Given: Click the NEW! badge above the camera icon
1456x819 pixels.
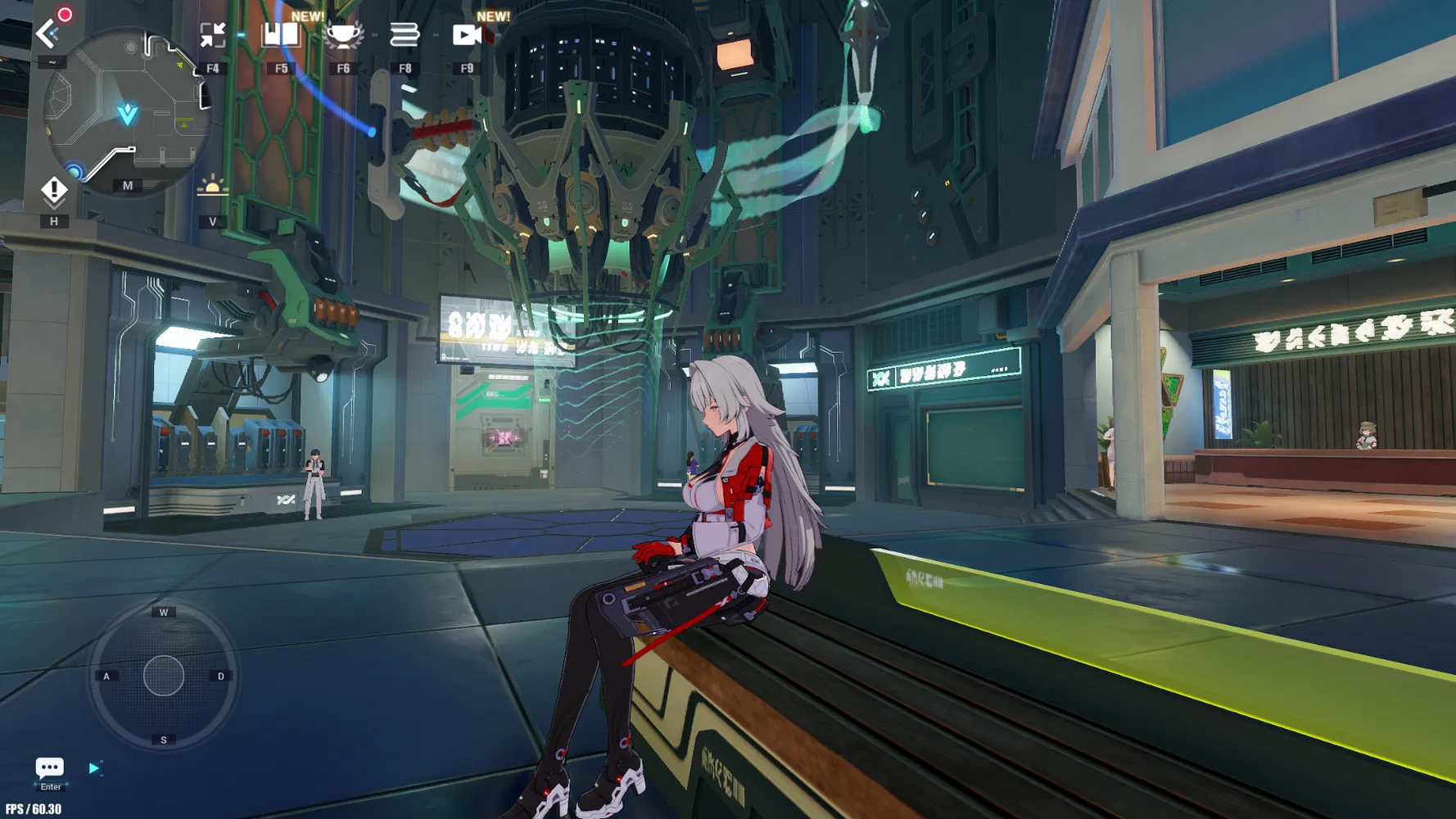Looking at the screenshot, I should coord(495,15).
